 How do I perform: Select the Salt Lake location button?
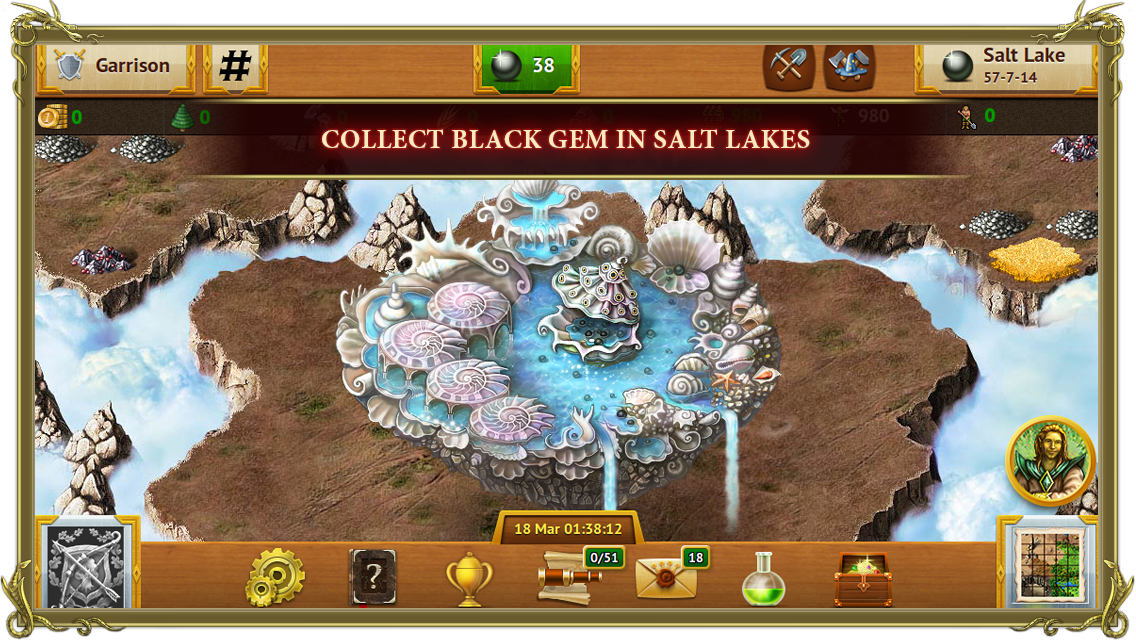(1005, 66)
